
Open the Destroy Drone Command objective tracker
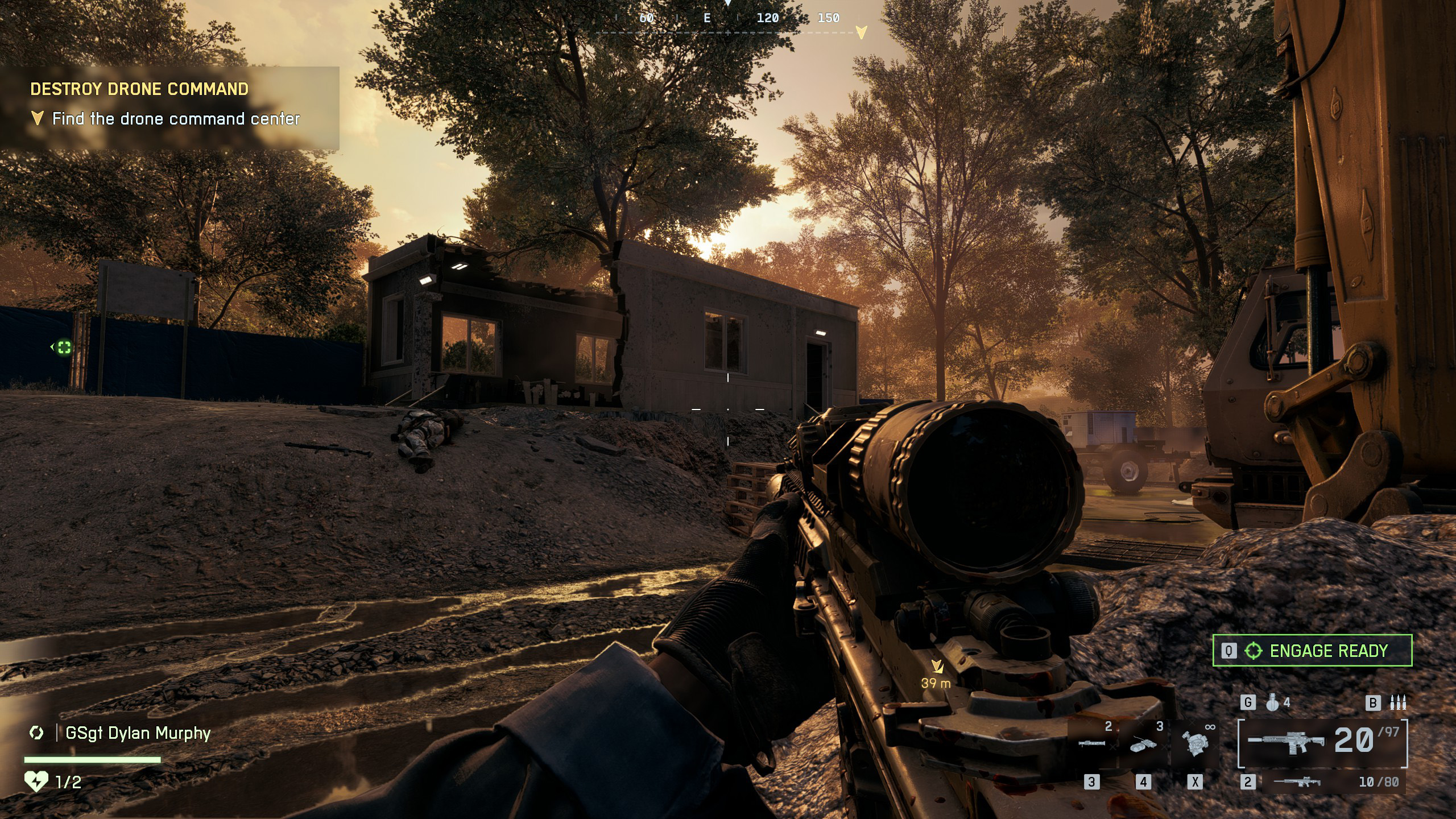click(139, 89)
